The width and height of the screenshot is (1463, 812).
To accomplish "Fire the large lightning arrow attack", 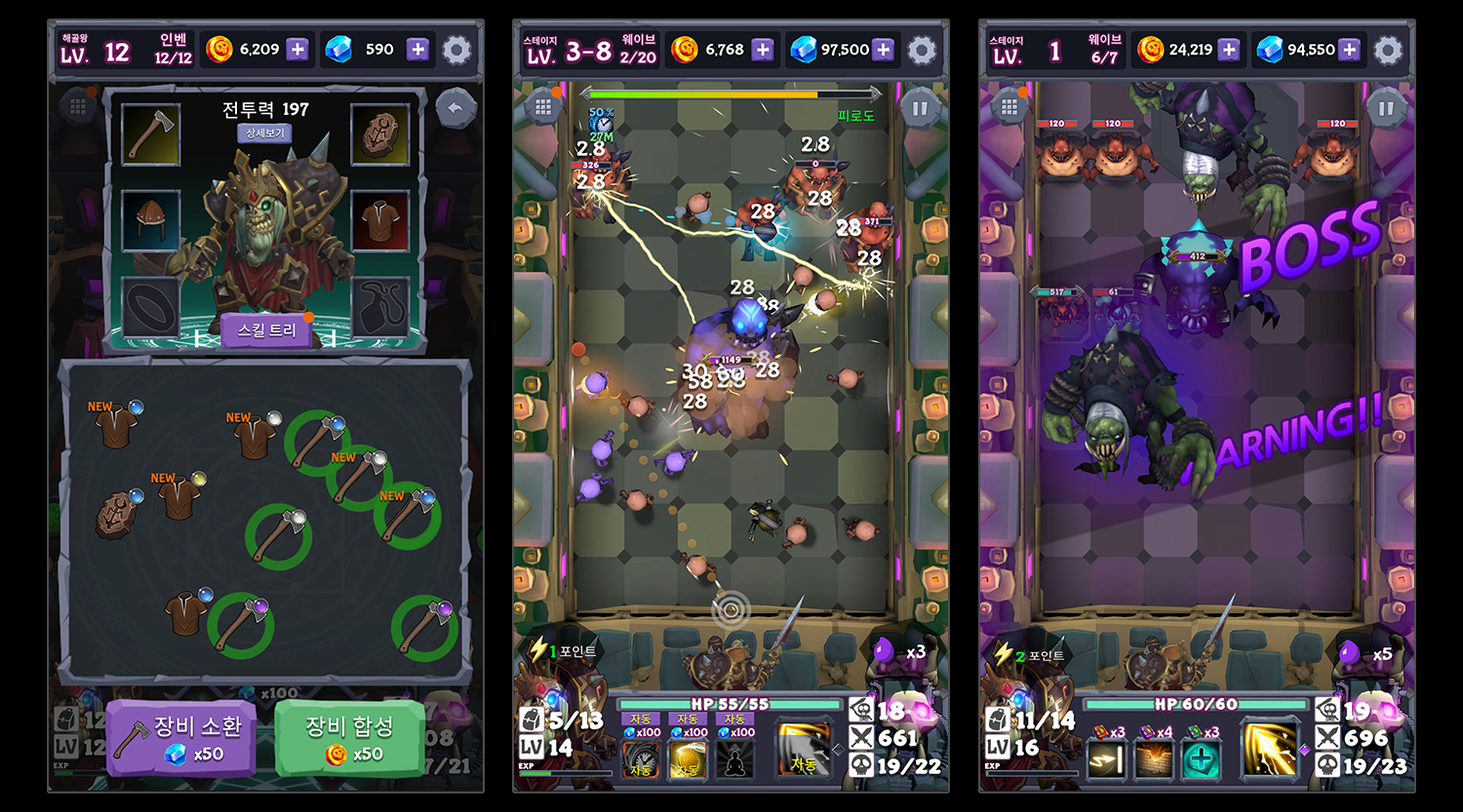I will tap(1270, 751).
